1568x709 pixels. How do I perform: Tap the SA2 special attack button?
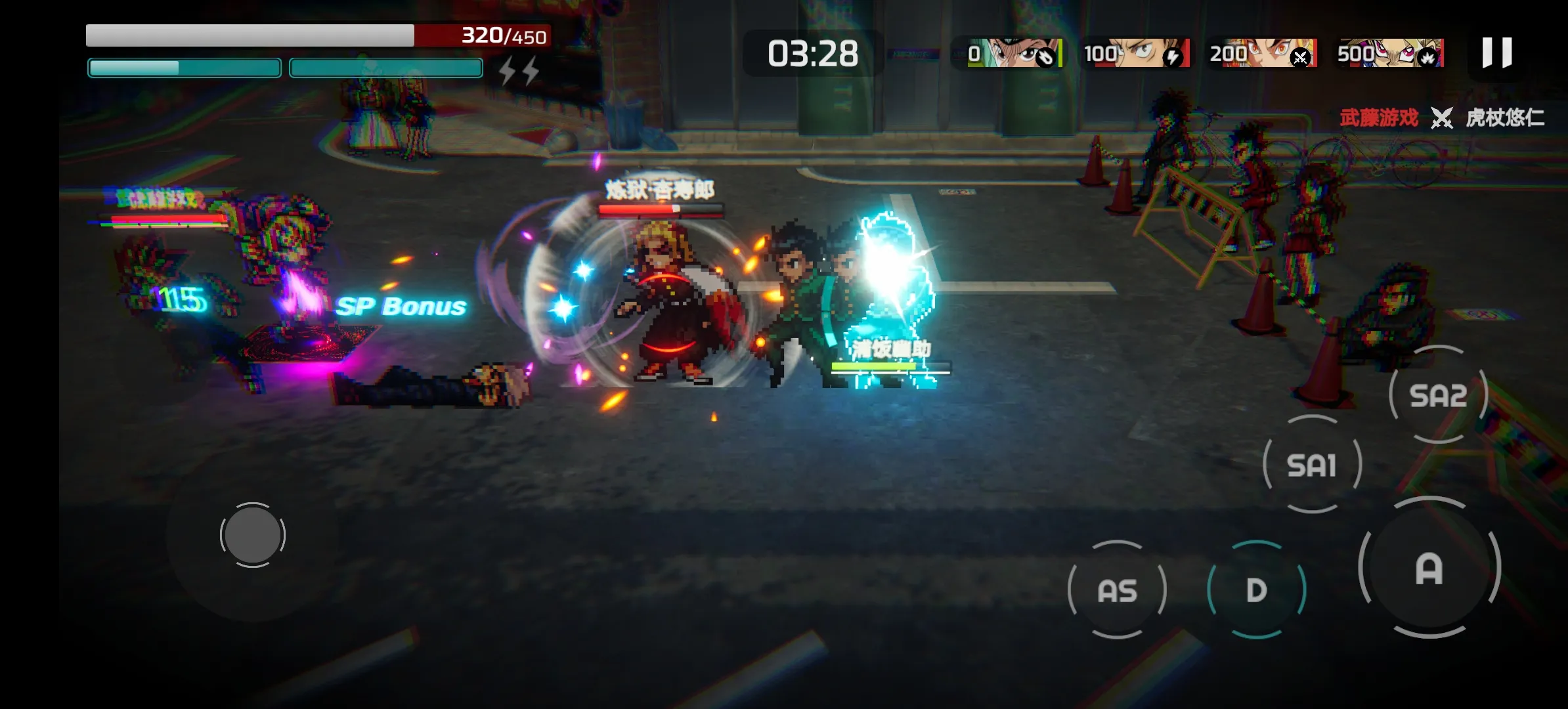point(1438,395)
